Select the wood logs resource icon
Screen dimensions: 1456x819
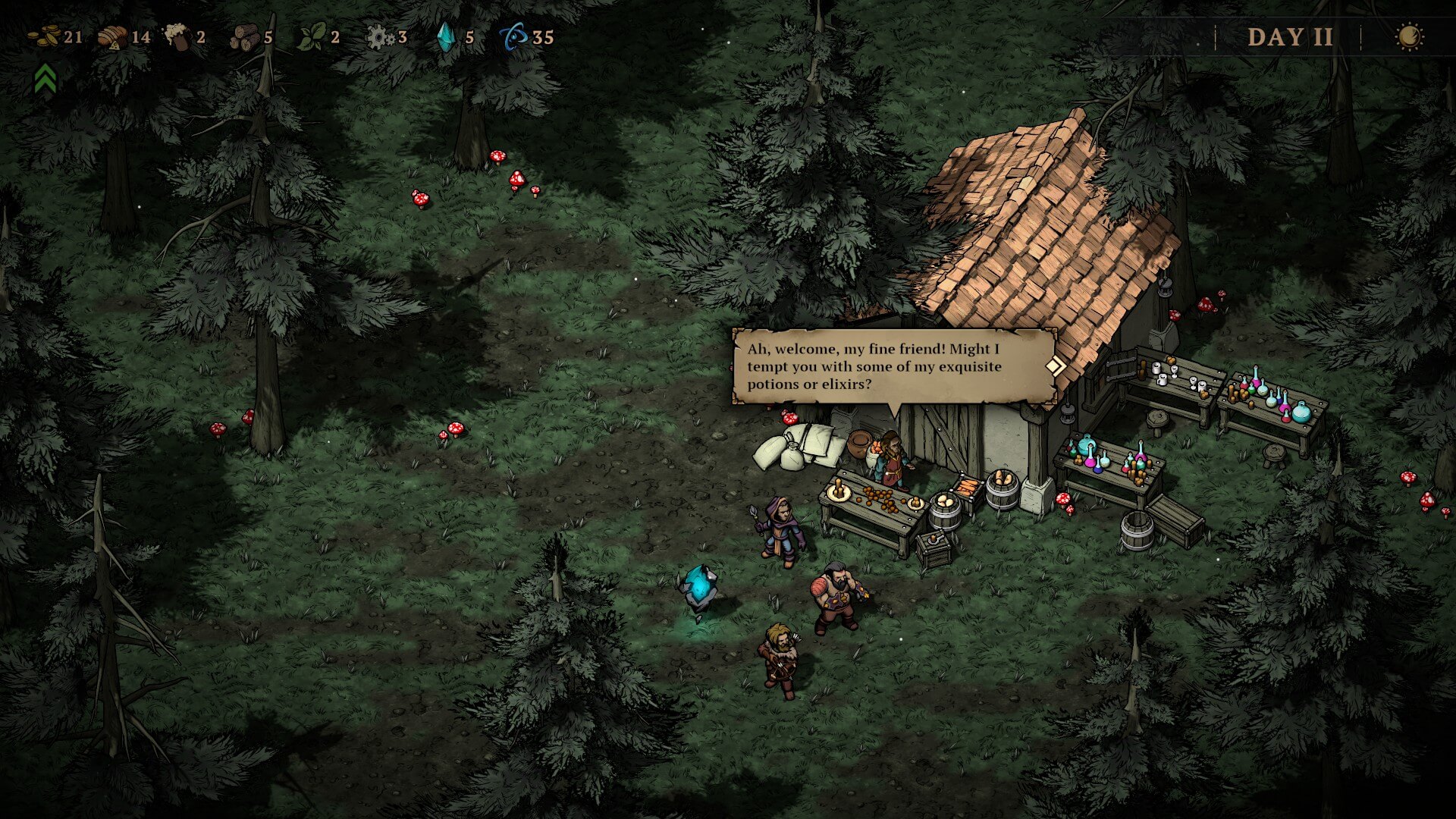point(244,37)
